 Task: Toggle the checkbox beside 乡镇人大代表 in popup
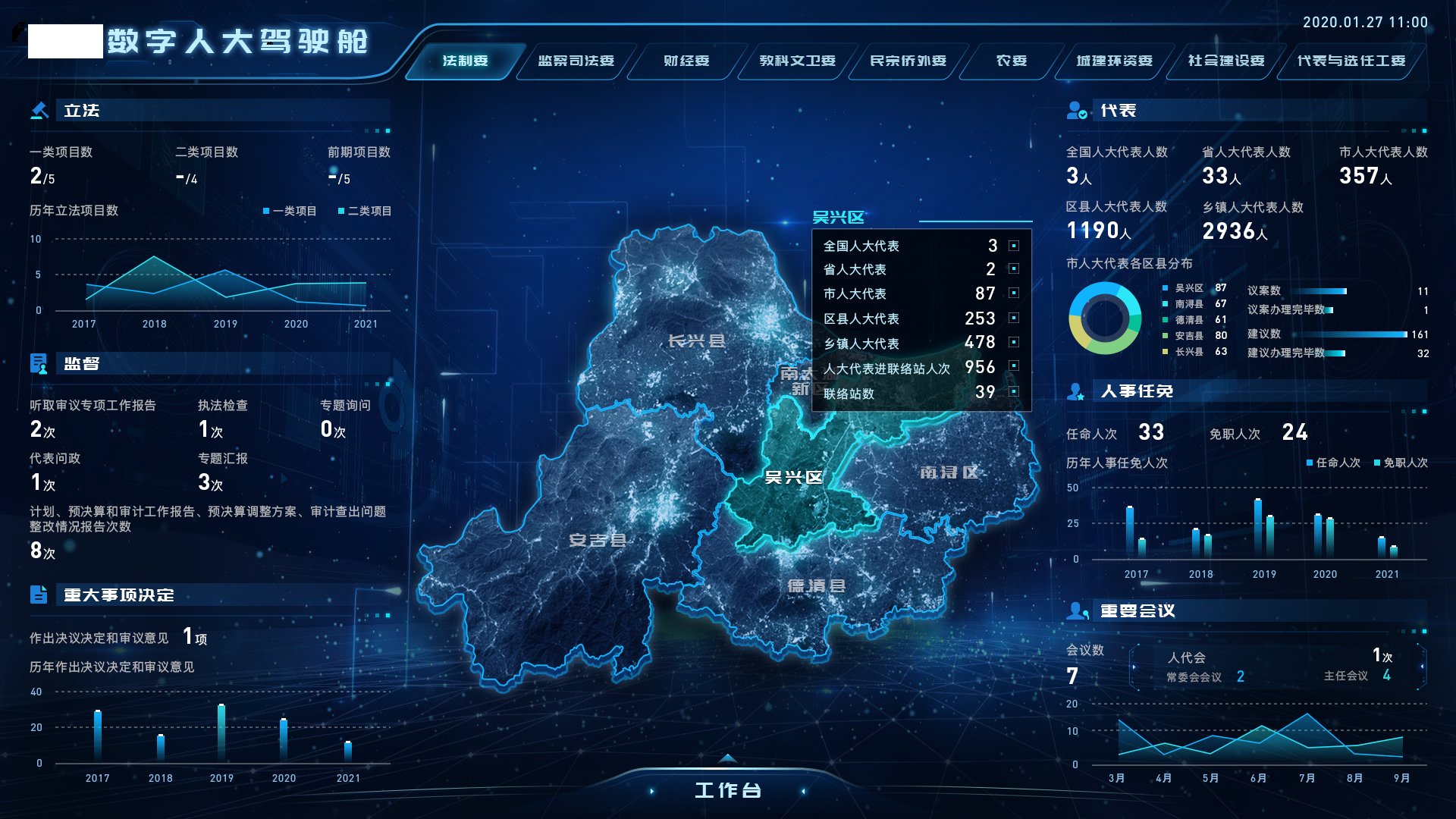click(1012, 344)
